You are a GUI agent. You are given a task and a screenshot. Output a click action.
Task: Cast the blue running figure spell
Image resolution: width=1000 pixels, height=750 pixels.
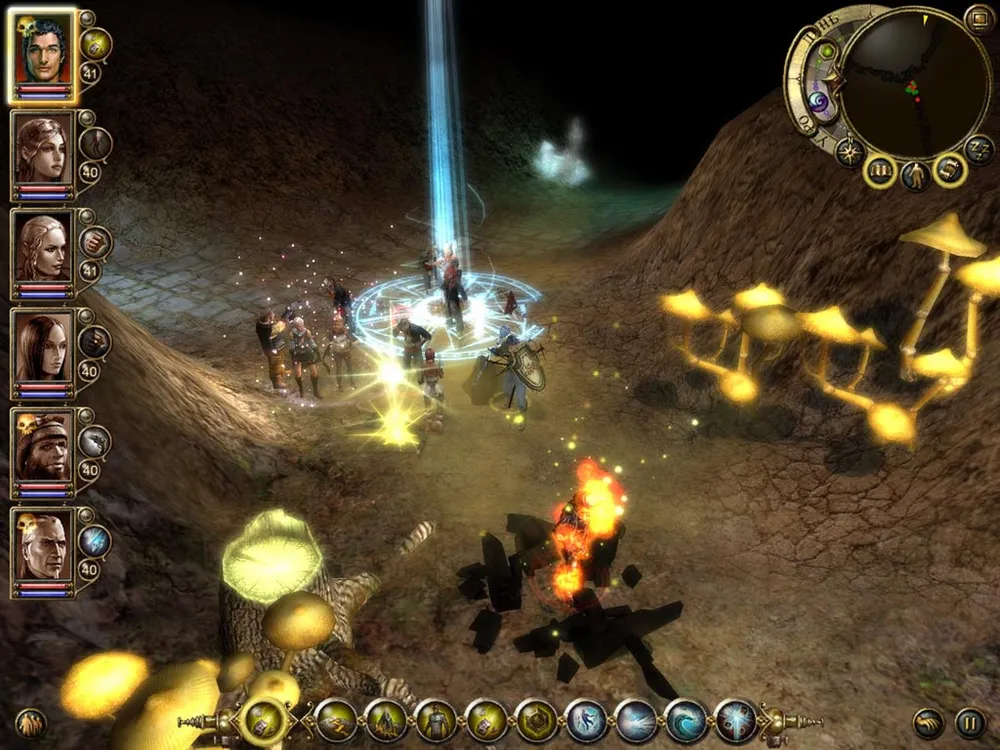(586, 720)
